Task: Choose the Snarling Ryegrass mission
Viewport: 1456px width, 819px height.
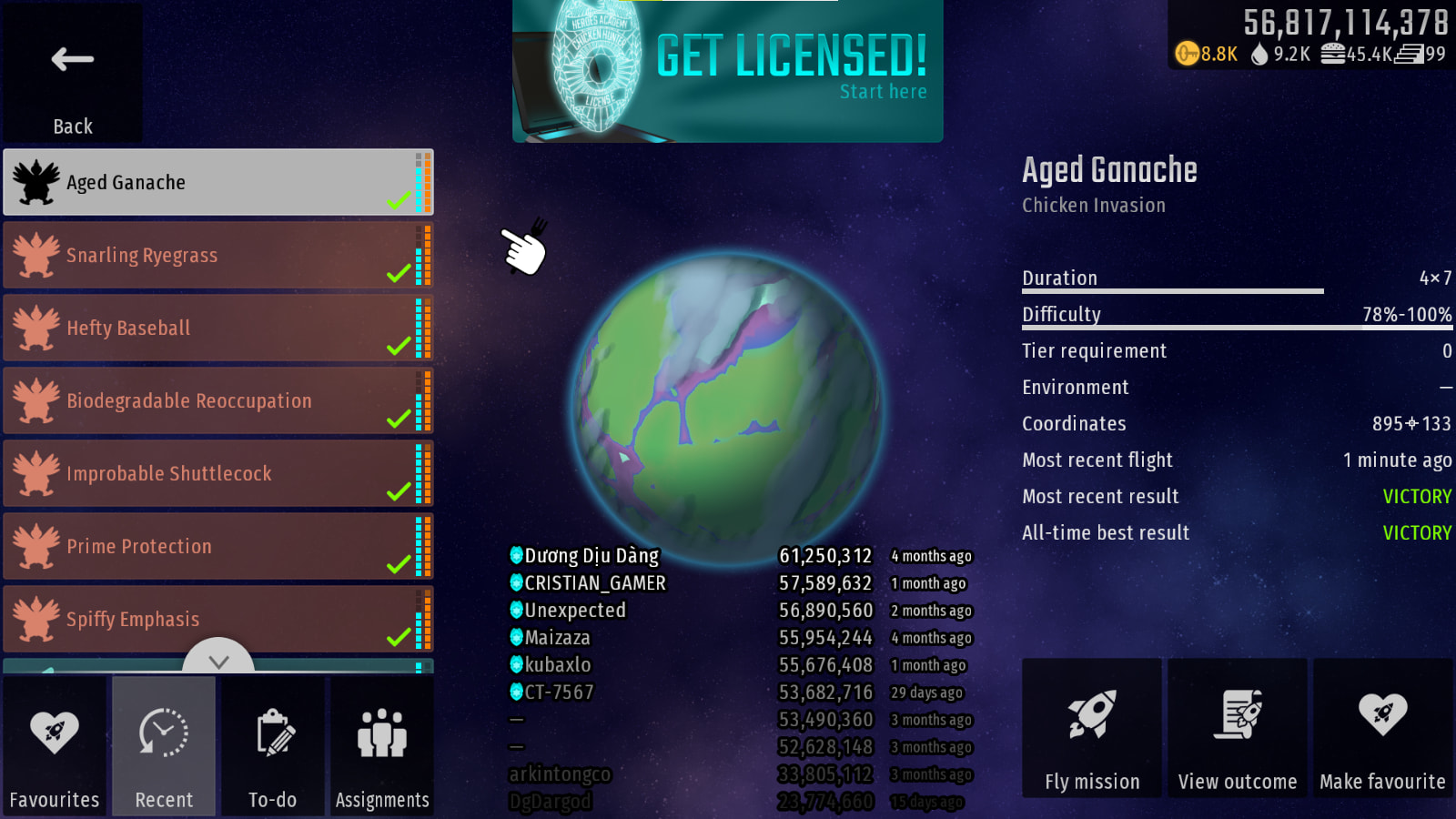Action: (218, 255)
